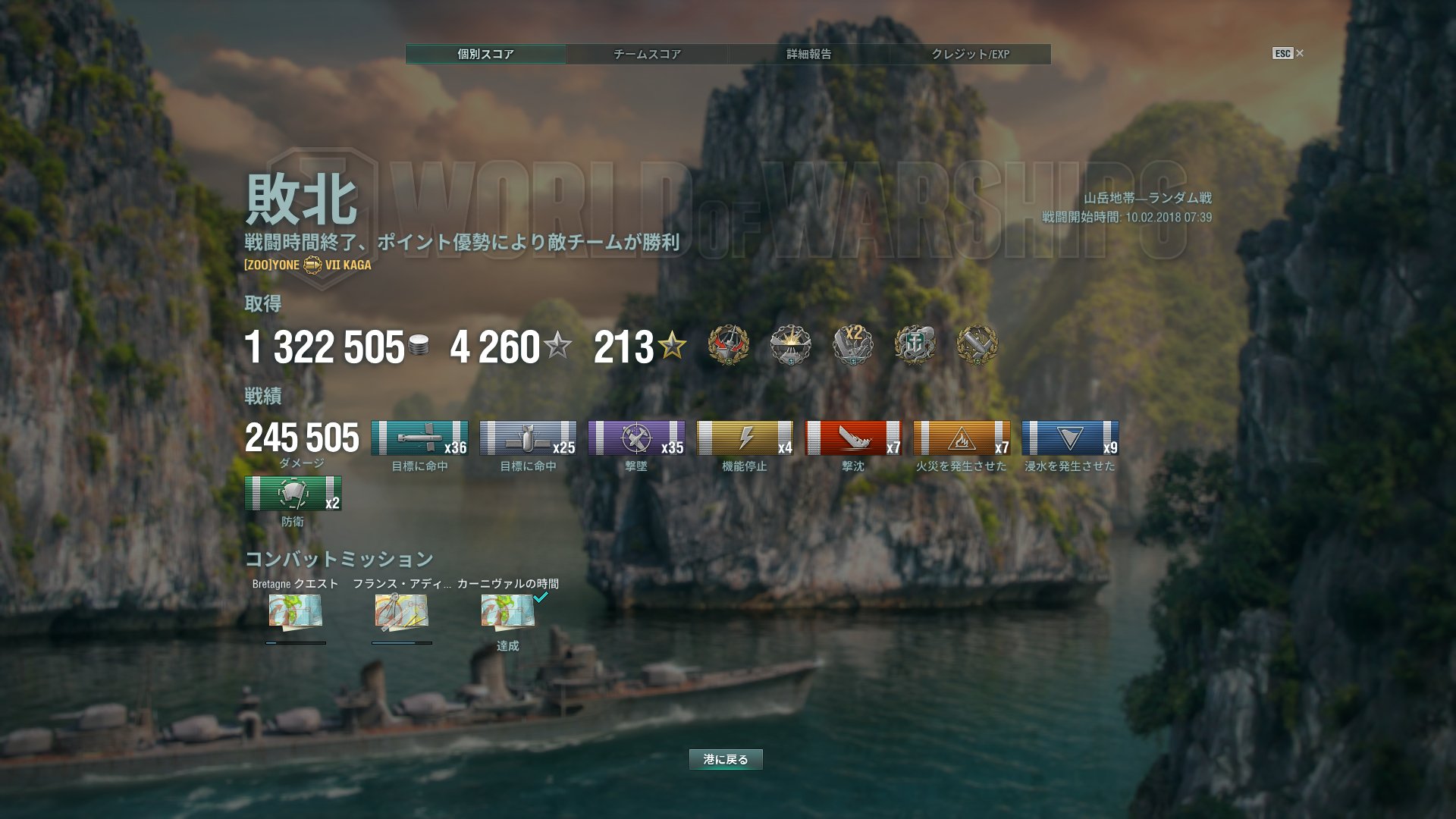
Task: Open the Bretagne クエスト mission thumbnail
Action: coord(296,611)
